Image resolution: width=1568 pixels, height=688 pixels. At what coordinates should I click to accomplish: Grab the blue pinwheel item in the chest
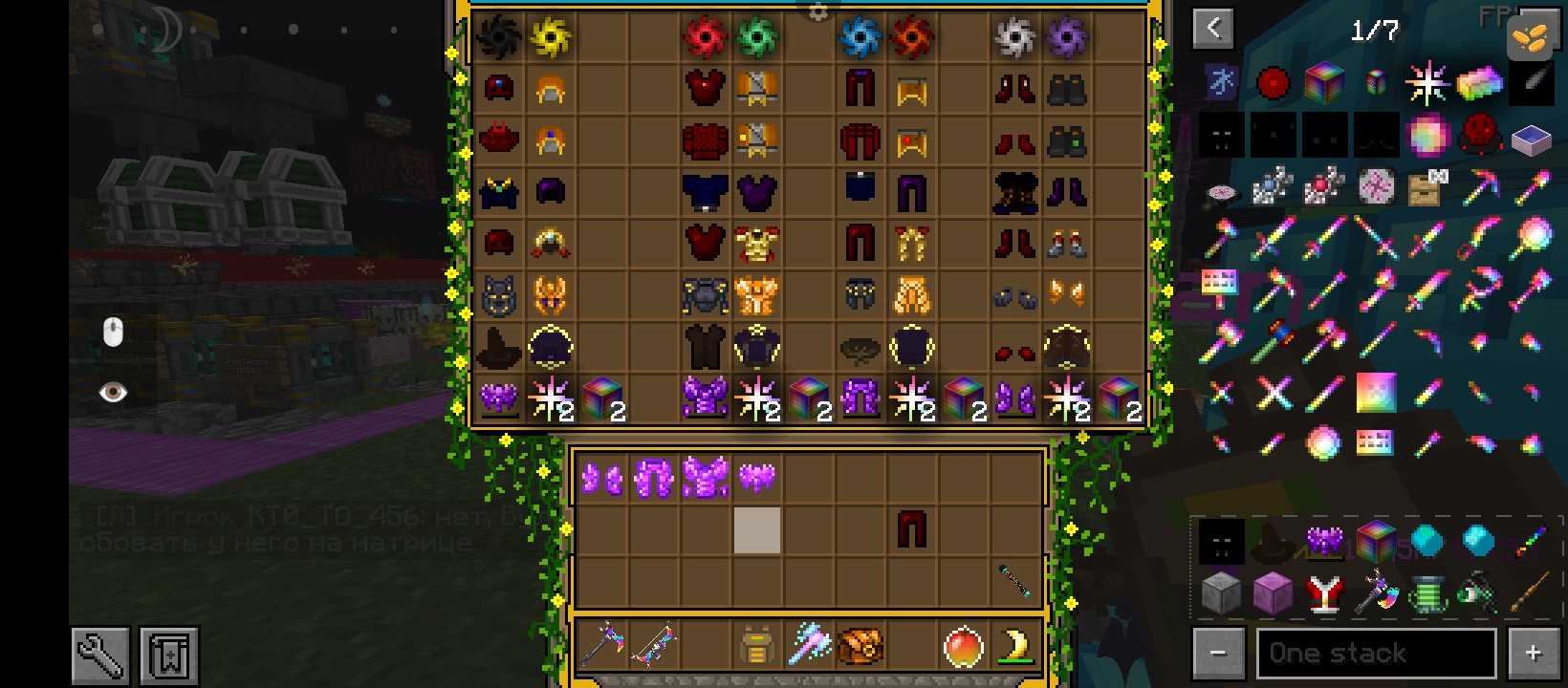point(859,38)
